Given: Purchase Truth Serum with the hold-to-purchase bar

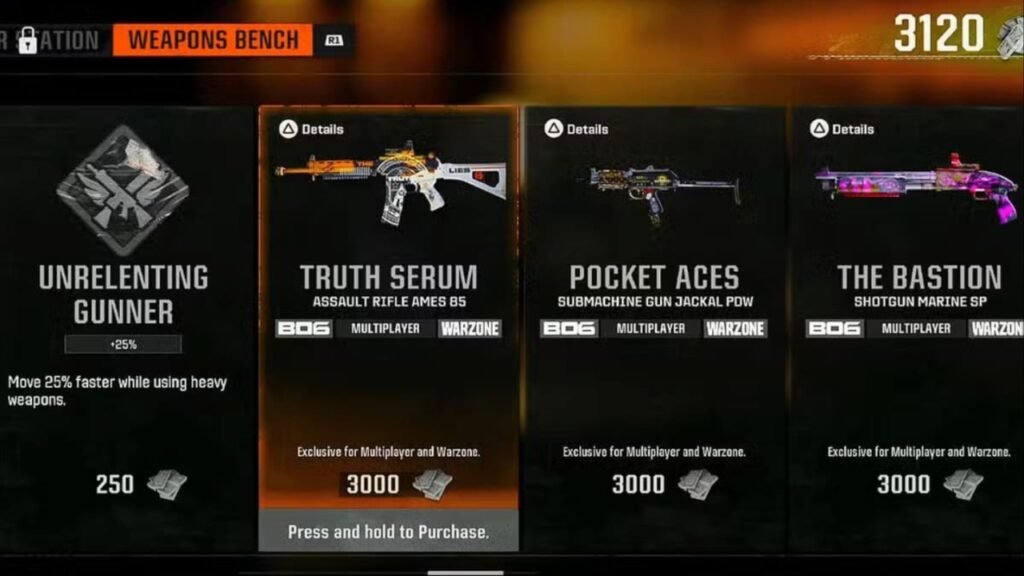Looking at the screenshot, I should click(x=388, y=531).
